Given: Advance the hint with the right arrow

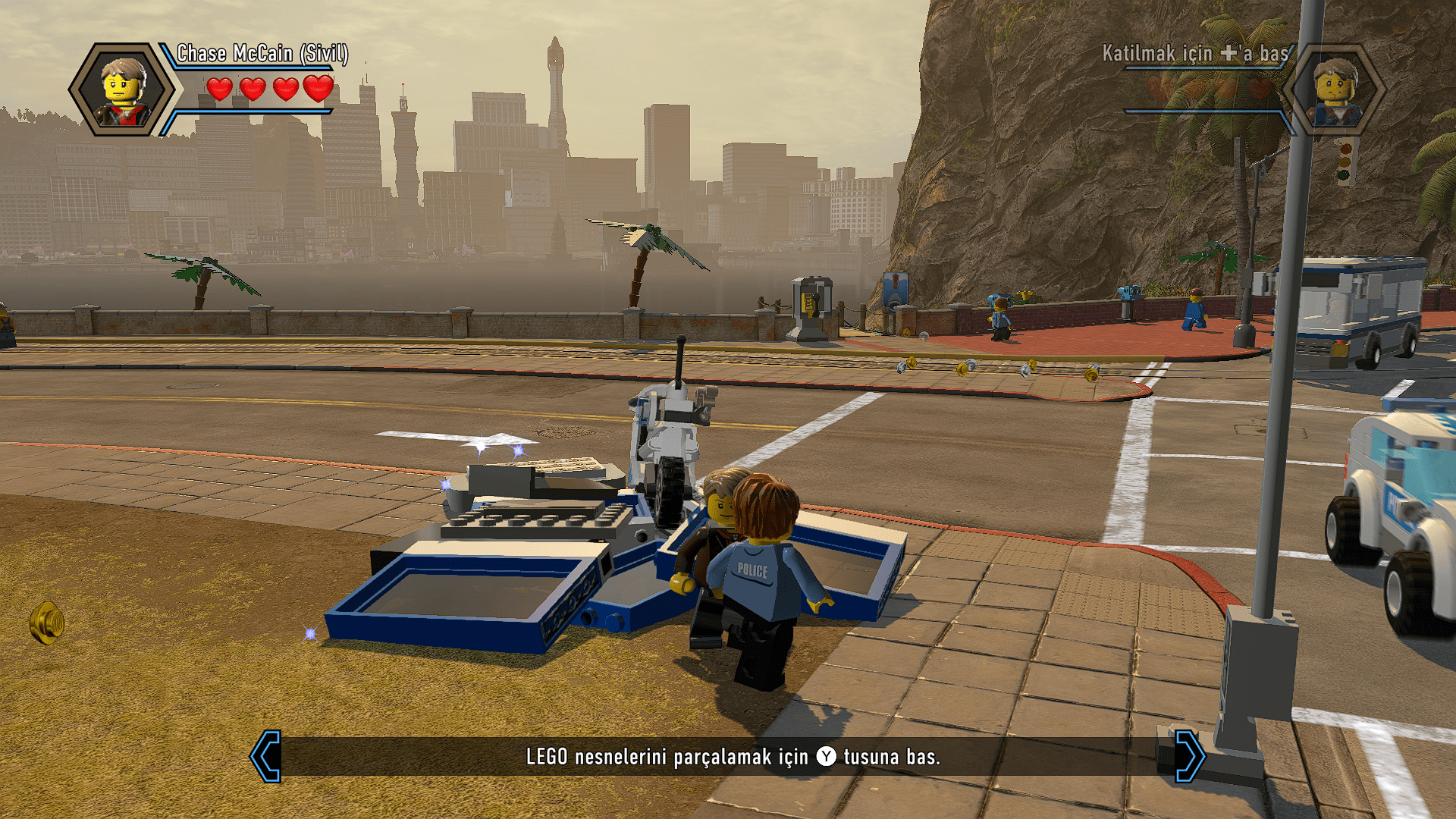Looking at the screenshot, I should [x=1189, y=756].
